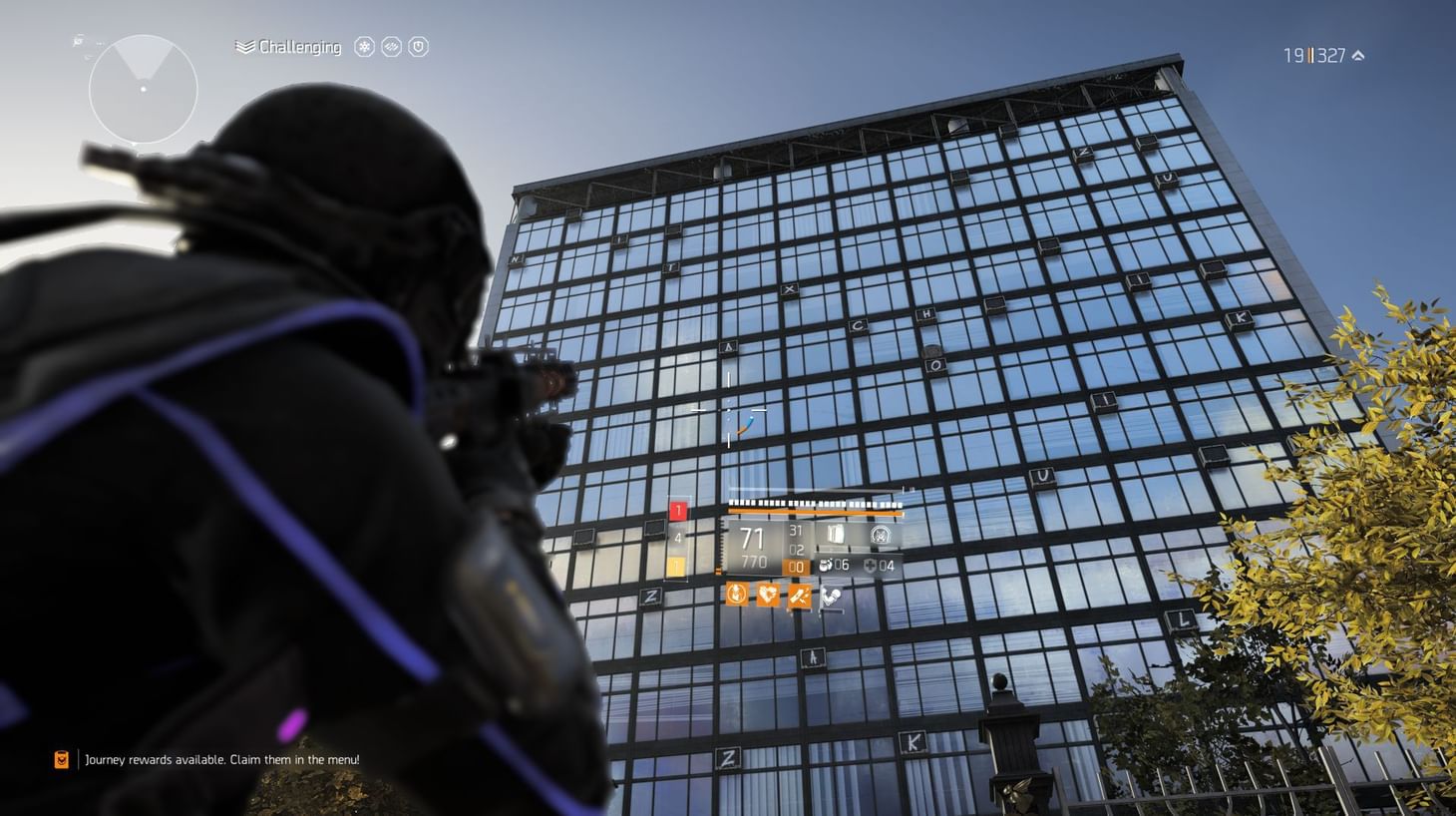Click the chevrons next to Challenging
The height and width of the screenshot is (816, 1456).
[242, 47]
